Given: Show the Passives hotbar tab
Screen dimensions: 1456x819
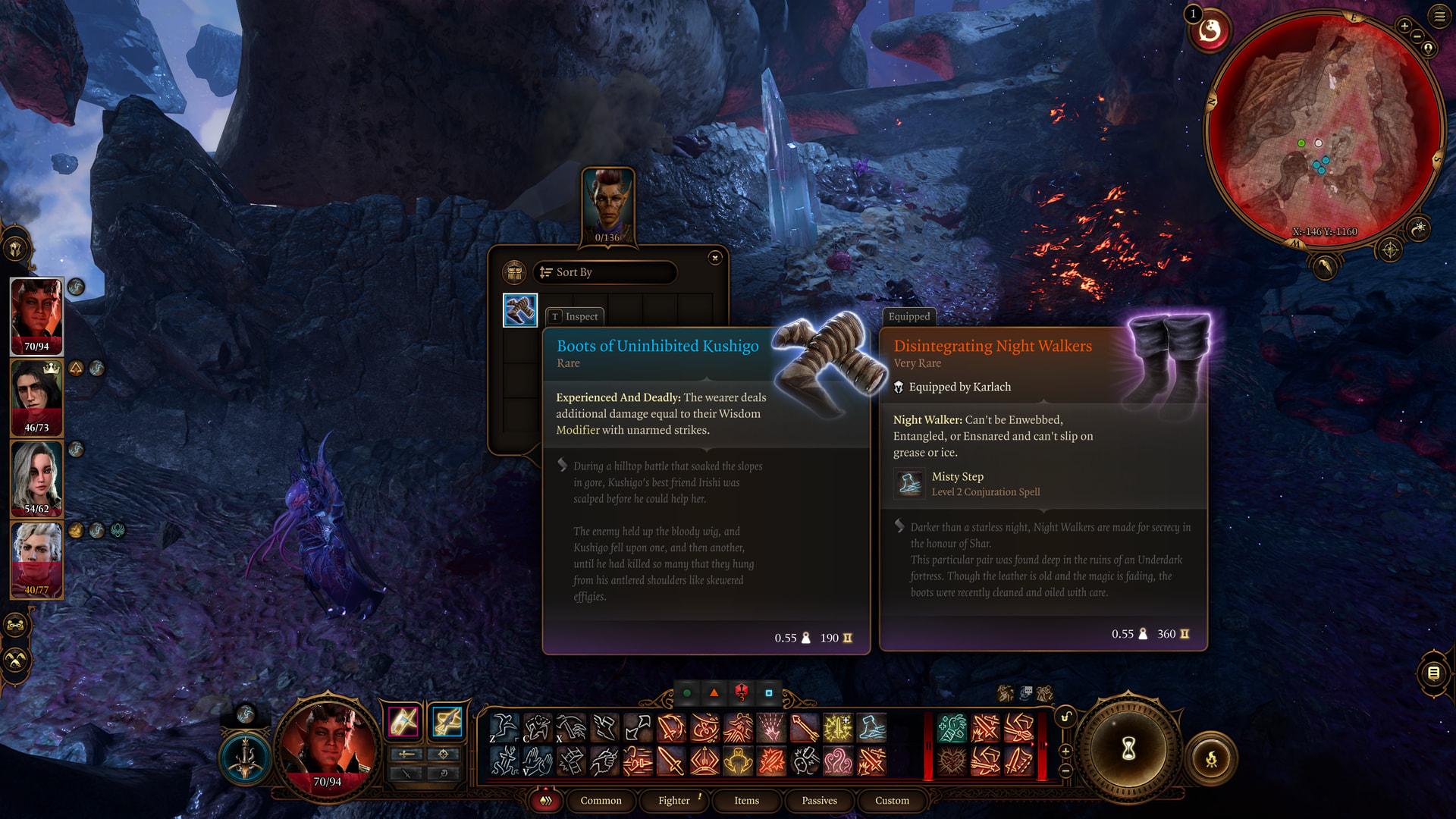Looking at the screenshot, I should [819, 801].
